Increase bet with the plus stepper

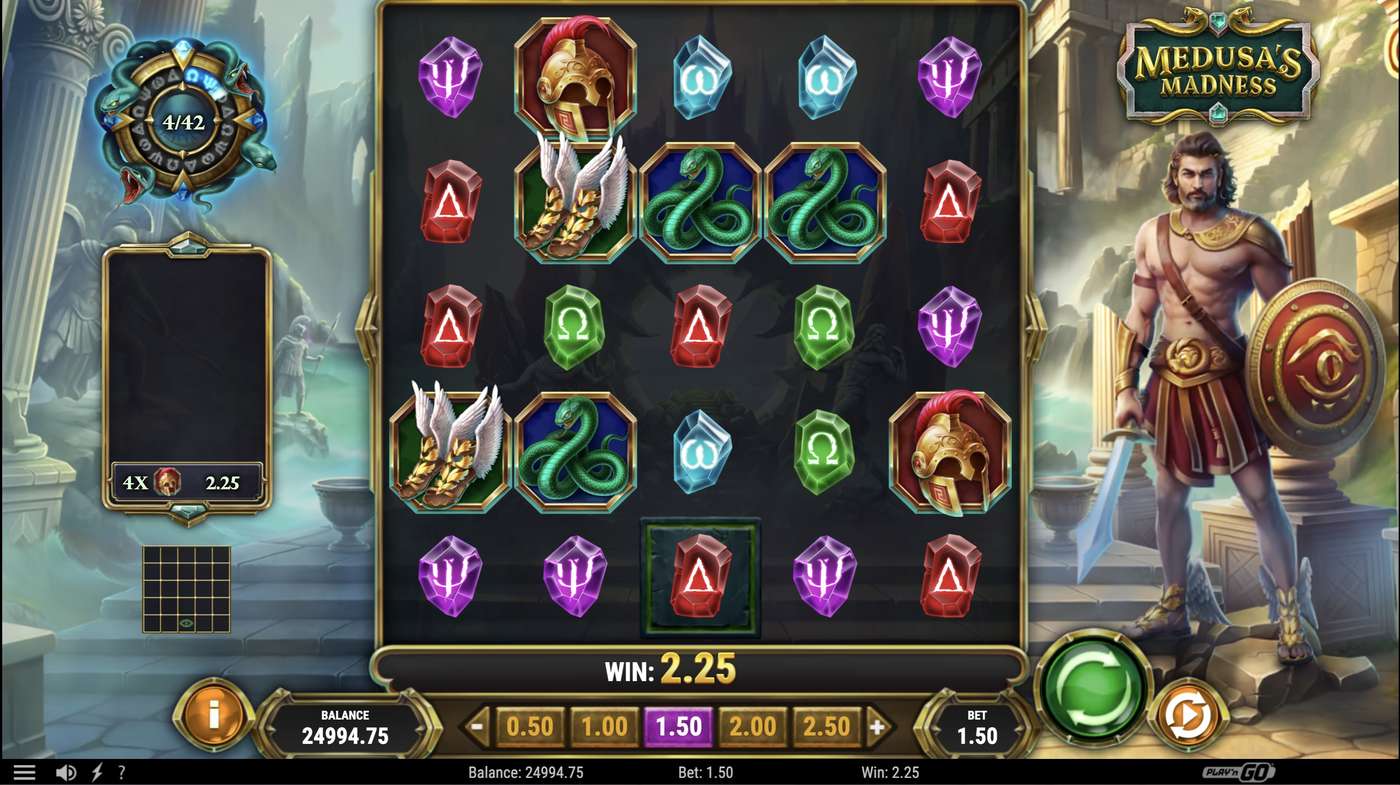point(879,728)
